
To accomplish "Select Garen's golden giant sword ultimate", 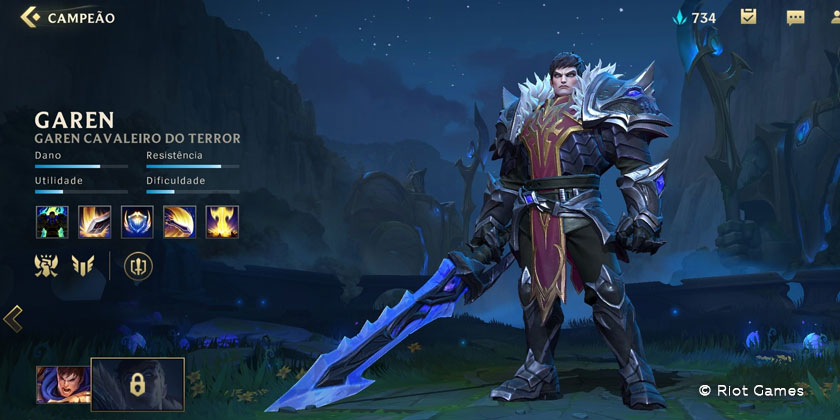I will [222, 221].
